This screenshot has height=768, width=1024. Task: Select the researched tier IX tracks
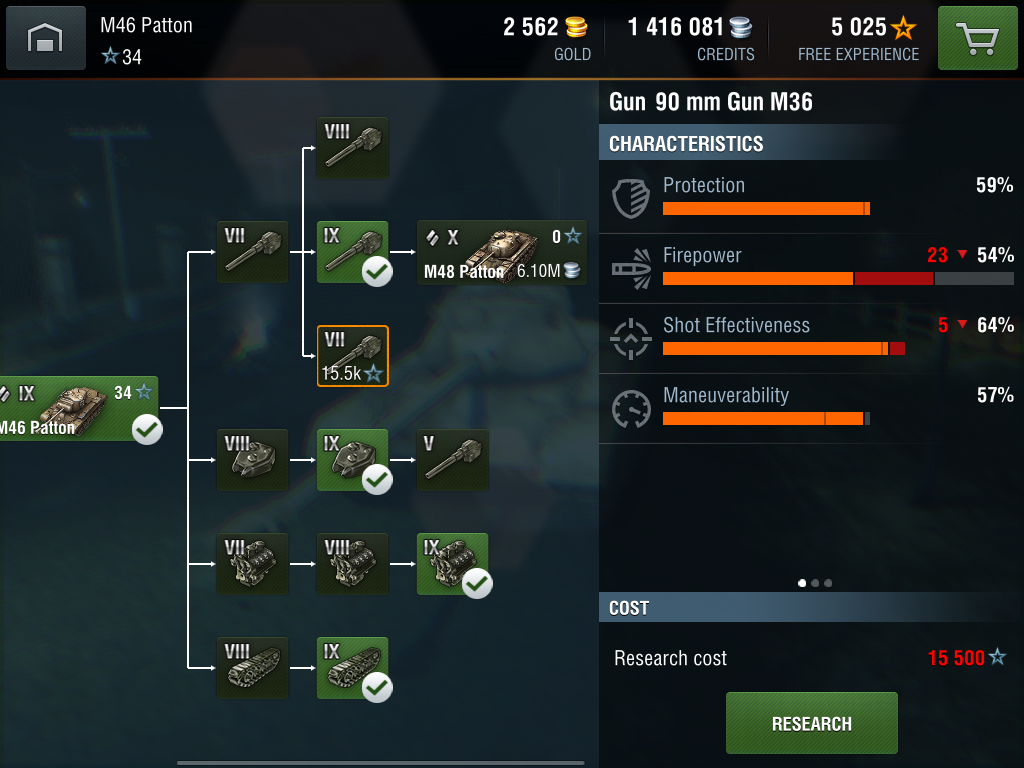[352, 668]
